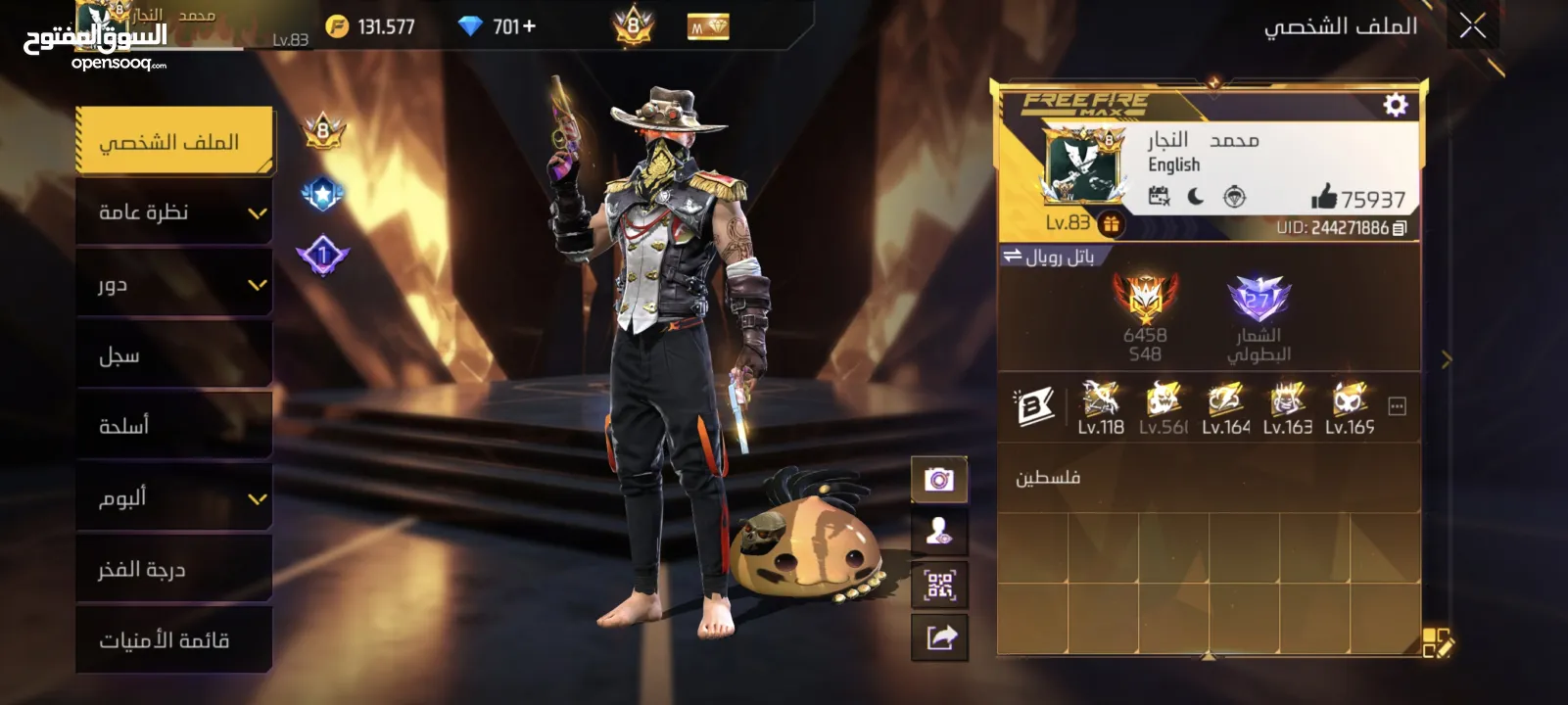
Task: Open the character view button below camera
Action: [x=938, y=533]
